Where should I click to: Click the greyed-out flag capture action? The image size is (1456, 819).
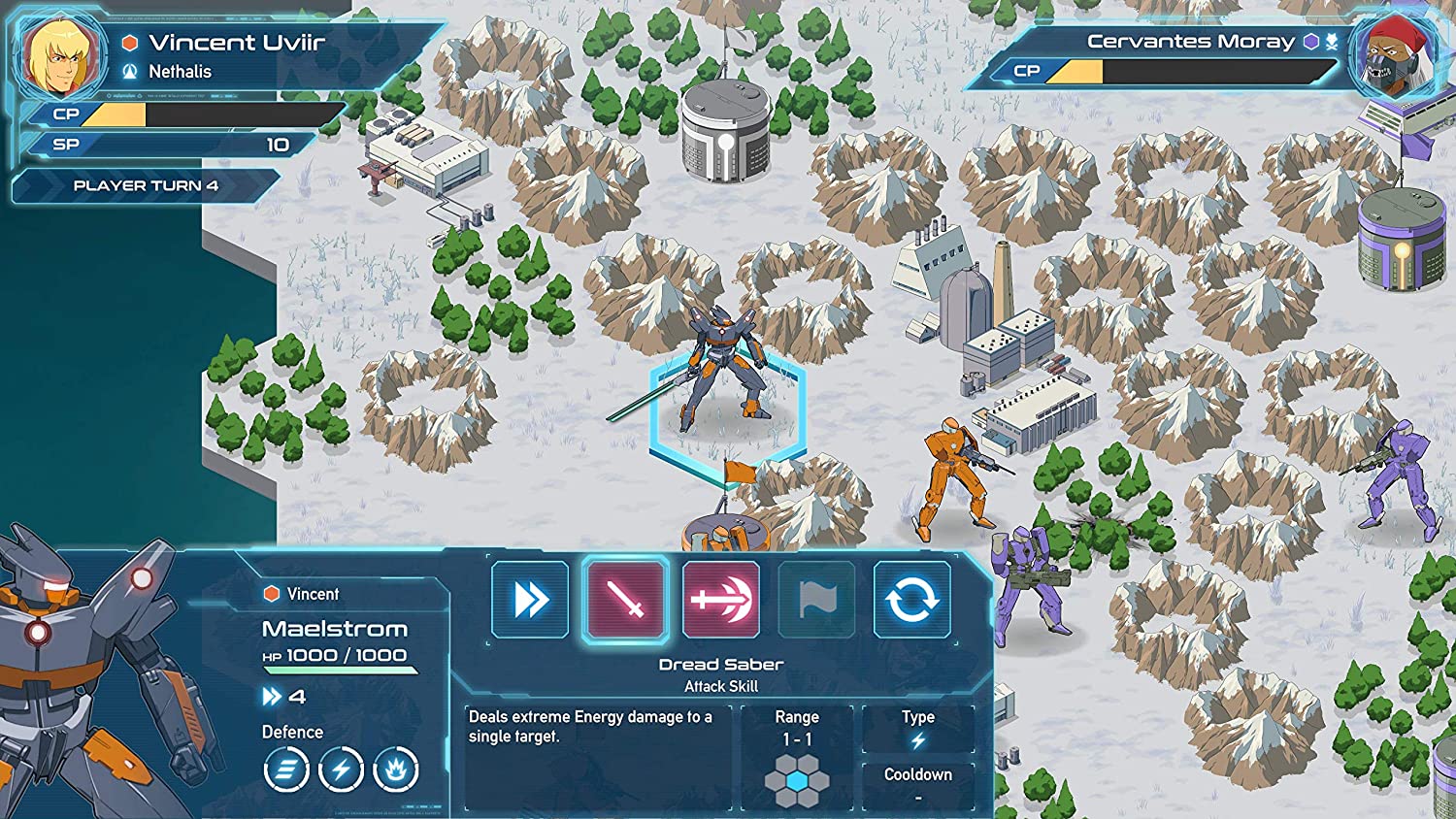816,600
